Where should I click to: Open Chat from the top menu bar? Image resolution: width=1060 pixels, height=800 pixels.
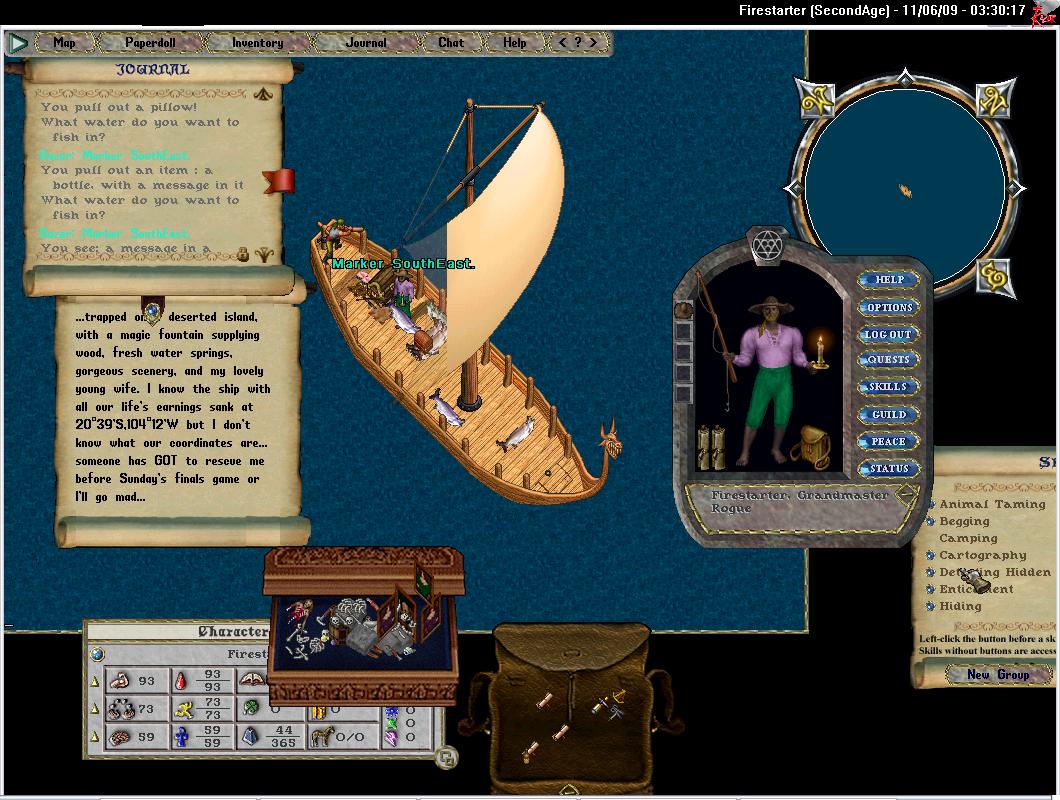(x=451, y=43)
